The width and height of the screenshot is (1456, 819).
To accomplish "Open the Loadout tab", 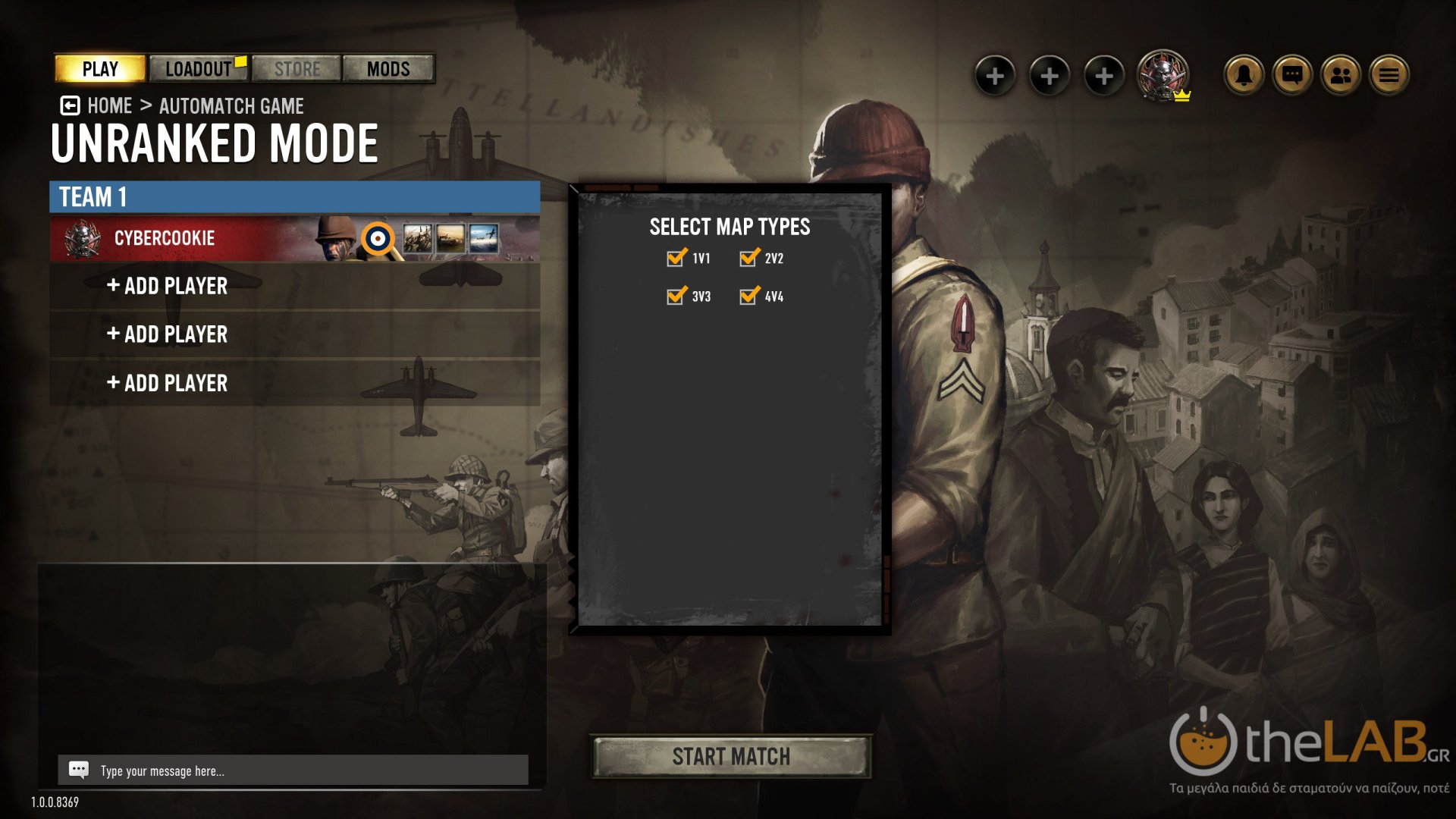I will pyautogui.click(x=199, y=69).
